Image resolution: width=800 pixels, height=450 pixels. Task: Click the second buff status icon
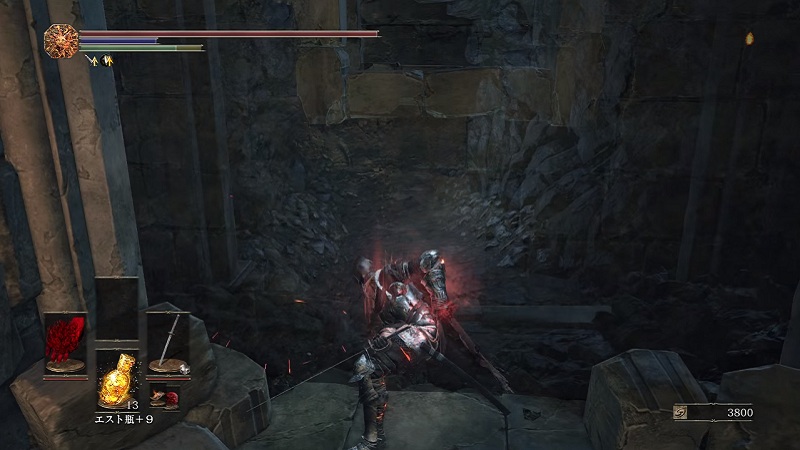click(x=108, y=61)
